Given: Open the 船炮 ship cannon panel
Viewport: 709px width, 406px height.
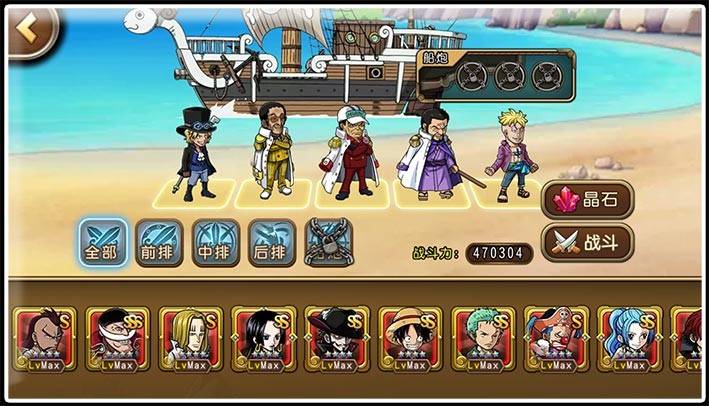Looking at the screenshot, I should [496, 74].
